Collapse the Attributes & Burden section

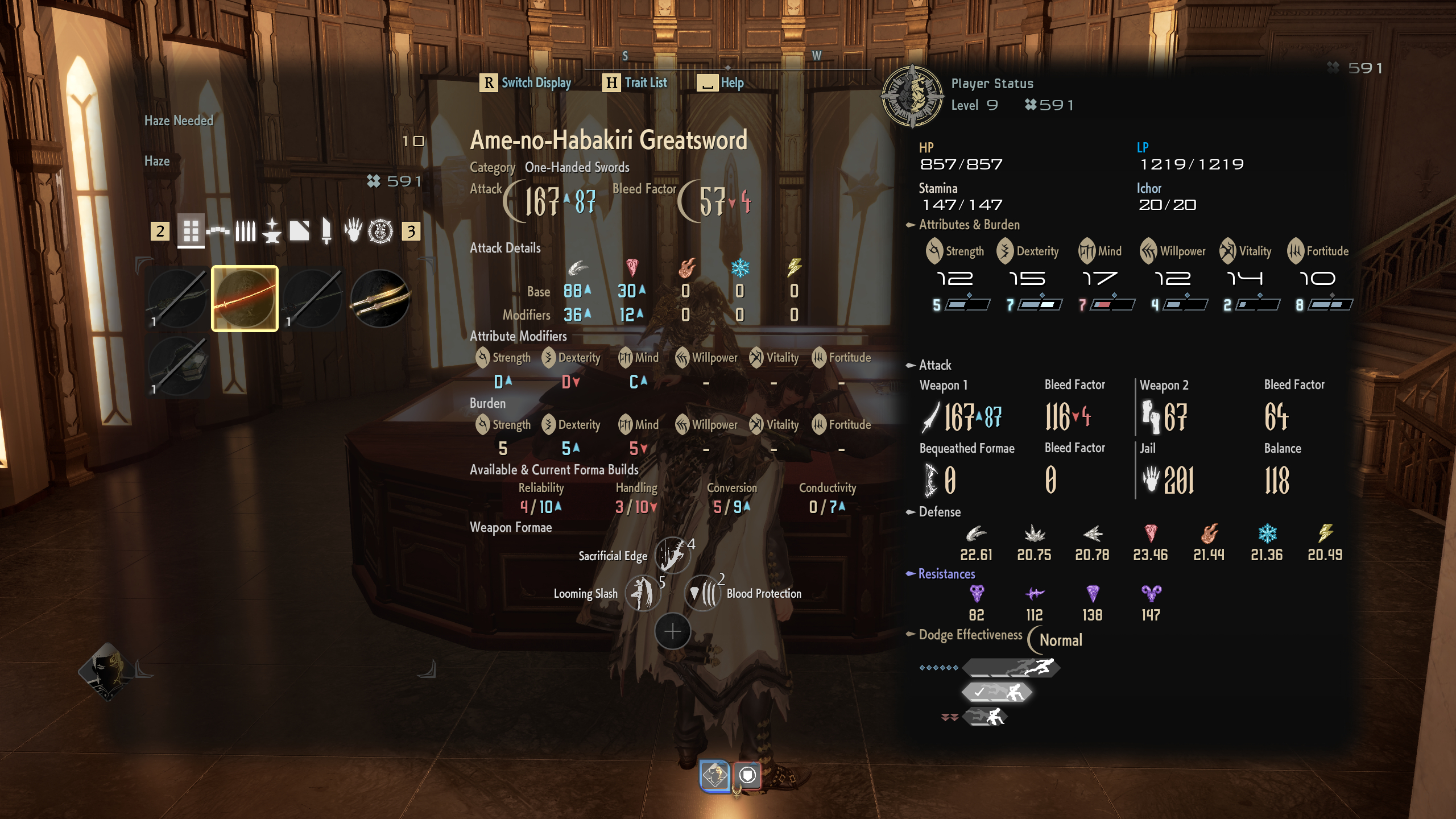[911, 225]
